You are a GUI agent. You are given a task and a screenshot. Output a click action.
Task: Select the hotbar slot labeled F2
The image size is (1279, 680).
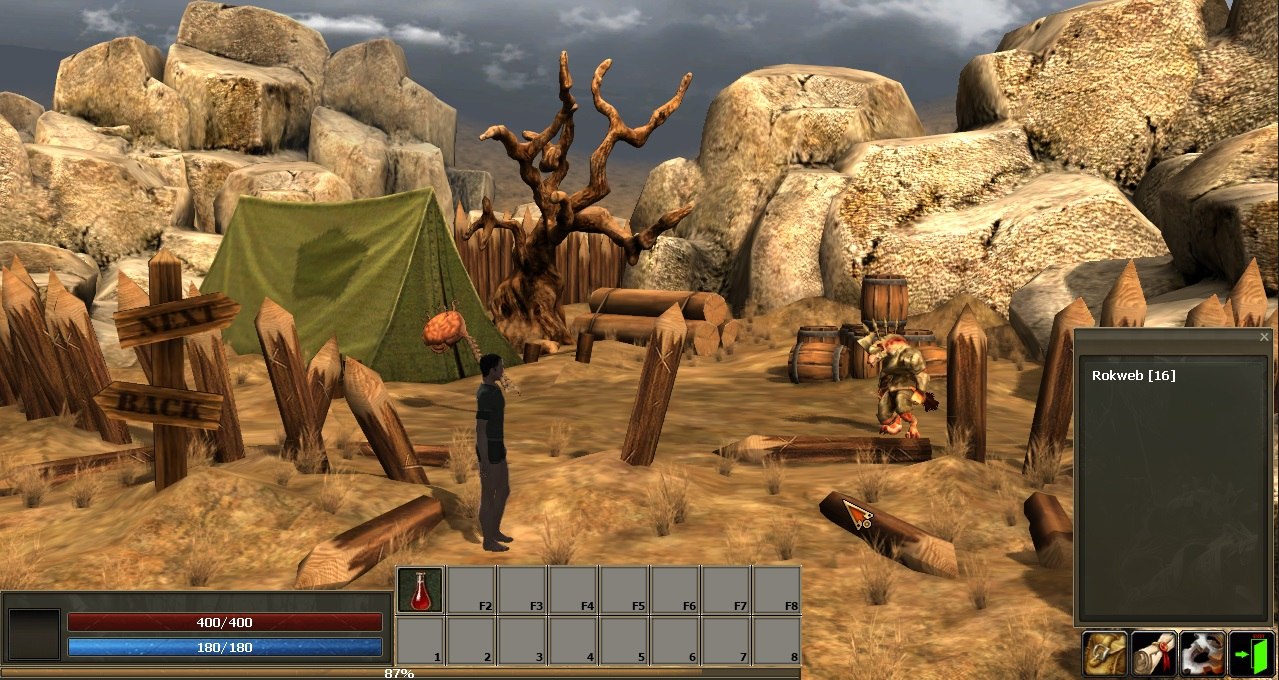(472, 590)
